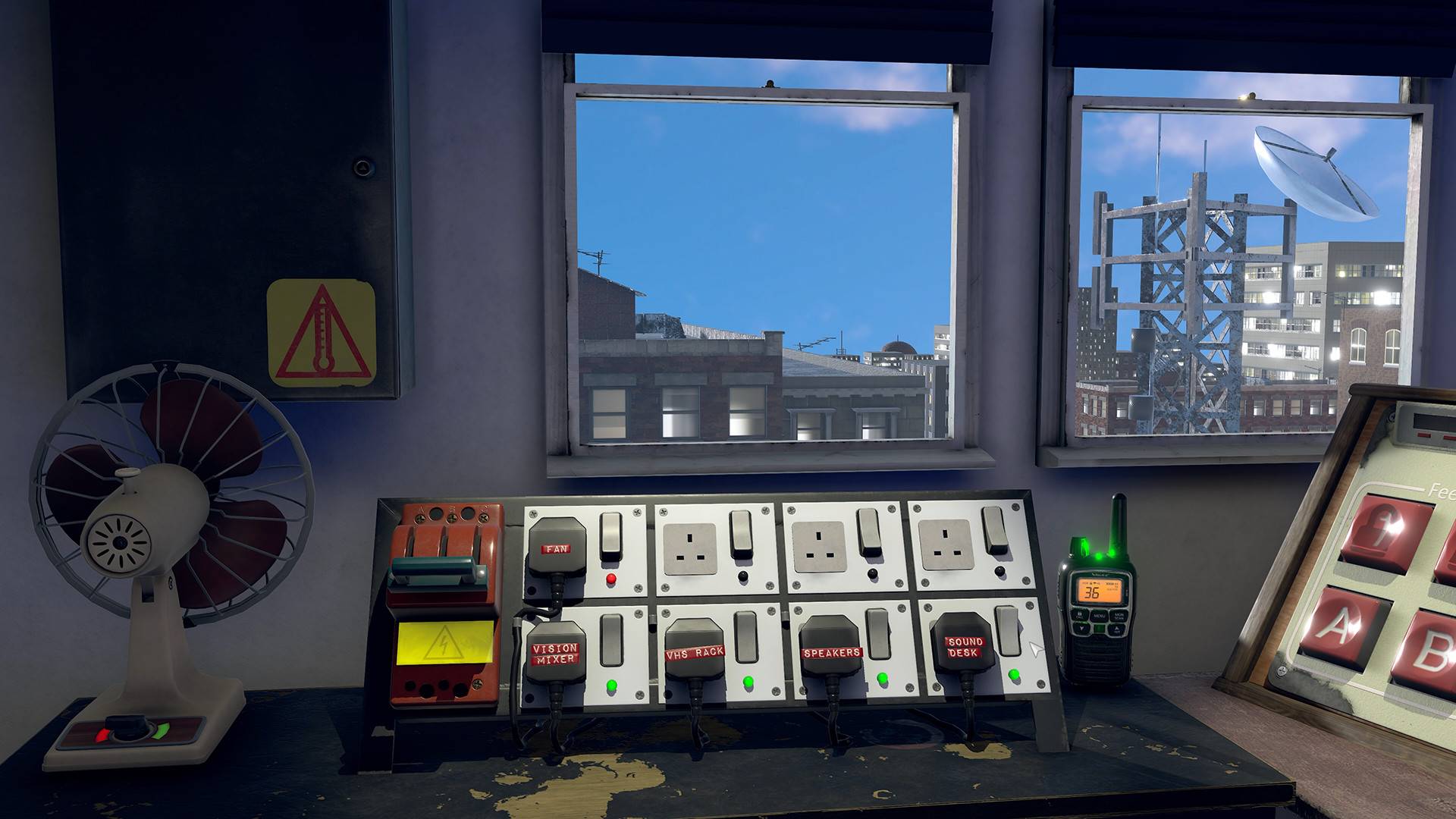Toggle the FAN socket power switch
The height and width of the screenshot is (819, 1456).
pyautogui.click(x=610, y=535)
